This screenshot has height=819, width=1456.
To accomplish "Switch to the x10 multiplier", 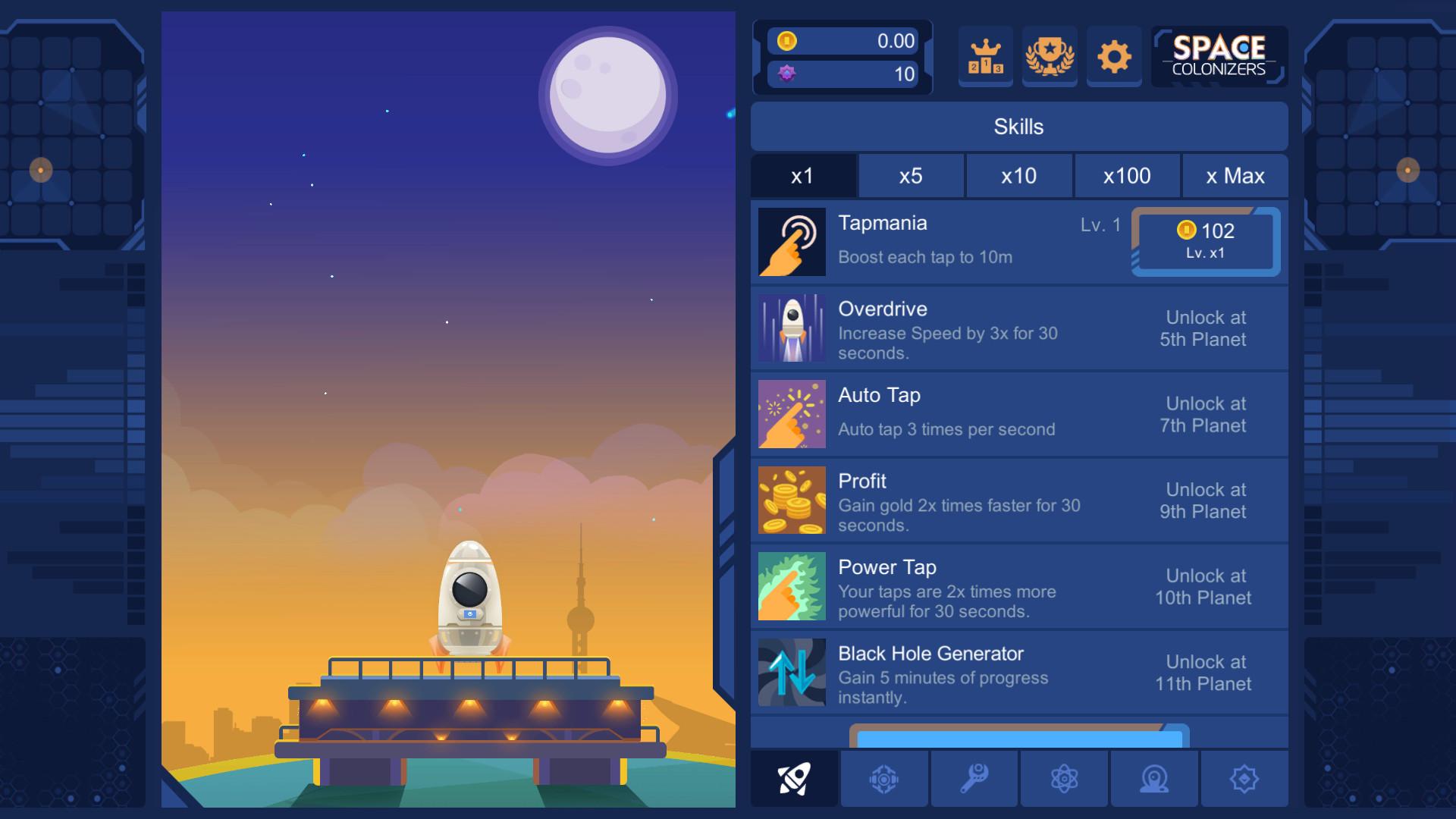I will pyautogui.click(x=1019, y=176).
